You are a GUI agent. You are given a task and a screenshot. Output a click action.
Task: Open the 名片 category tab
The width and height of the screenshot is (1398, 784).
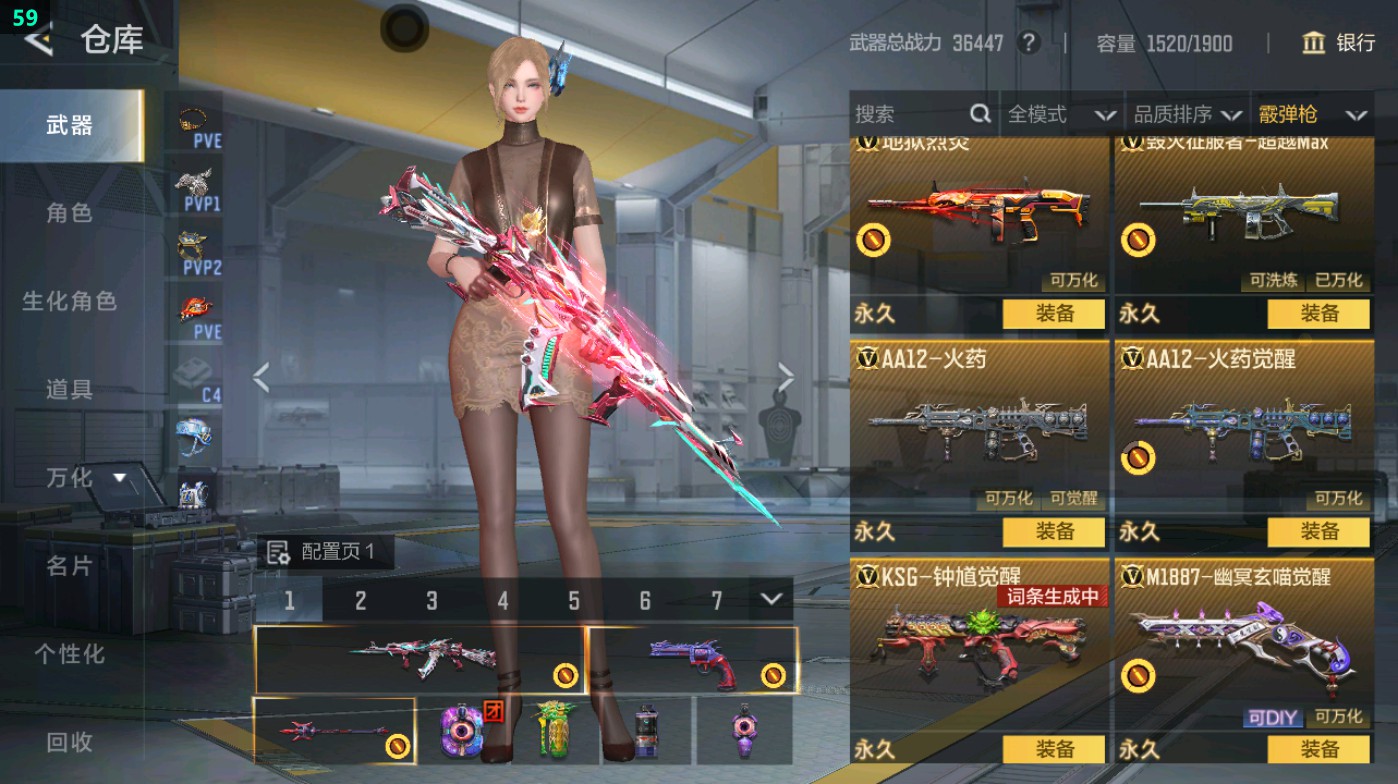(x=69, y=566)
